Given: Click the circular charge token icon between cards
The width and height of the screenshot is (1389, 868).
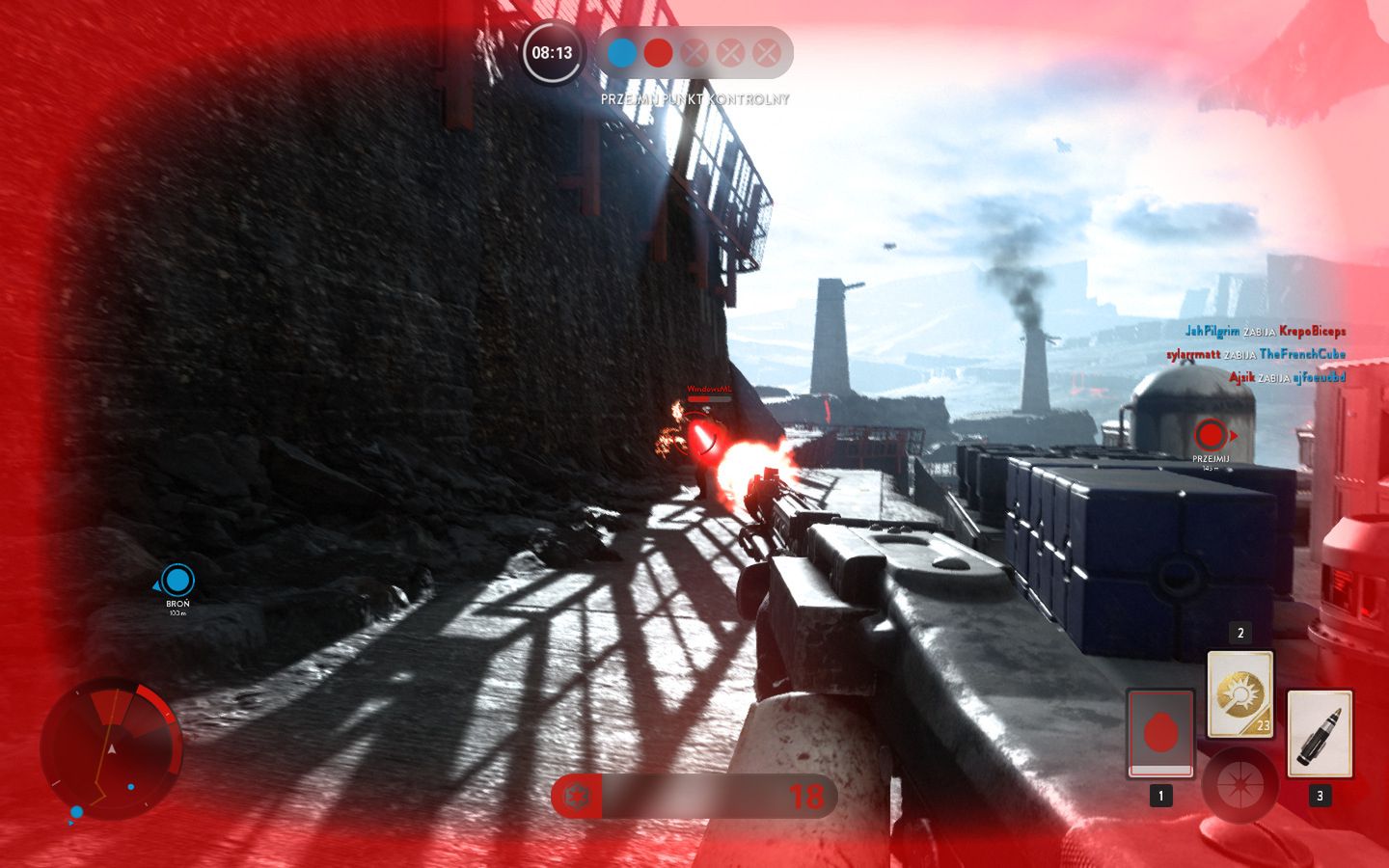Looking at the screenshot, I should (1239, 783).
